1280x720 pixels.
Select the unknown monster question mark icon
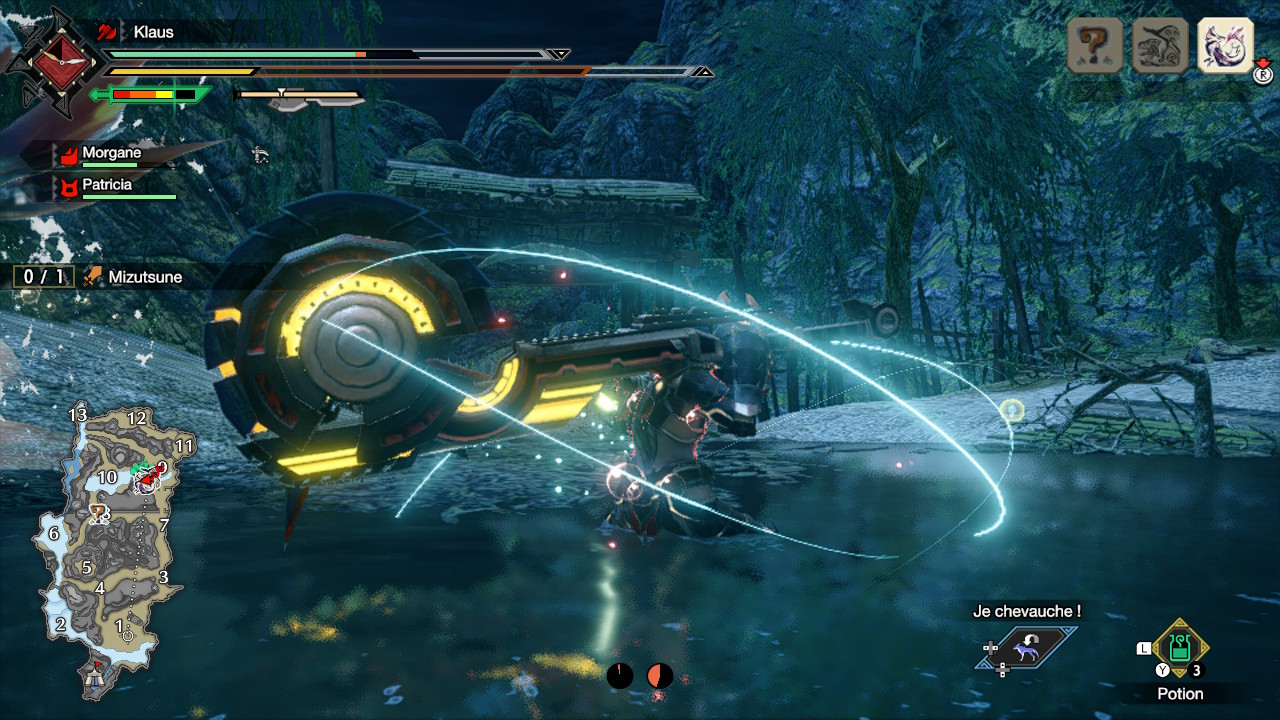click(1095, 45)
